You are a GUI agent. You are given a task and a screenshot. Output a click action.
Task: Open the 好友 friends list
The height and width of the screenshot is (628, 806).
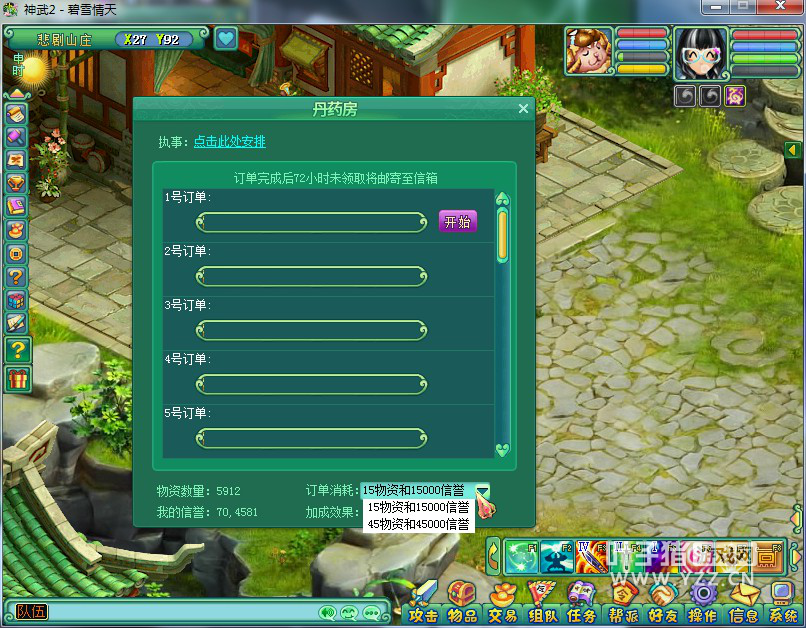664,601
